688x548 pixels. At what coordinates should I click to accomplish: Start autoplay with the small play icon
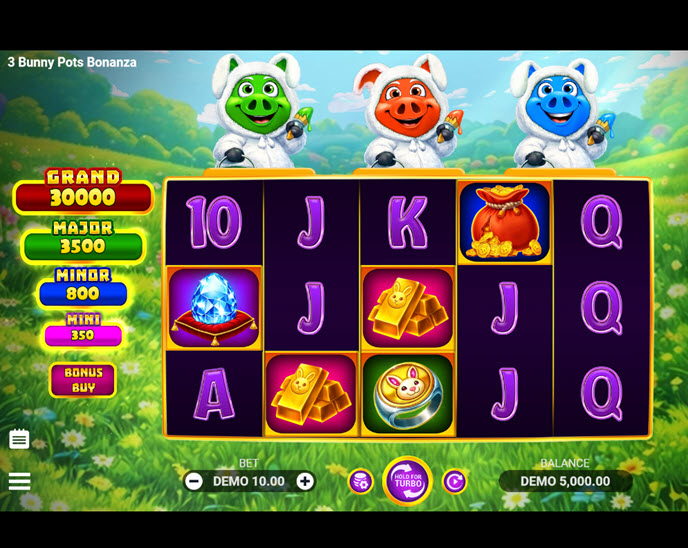click(454, 482)
